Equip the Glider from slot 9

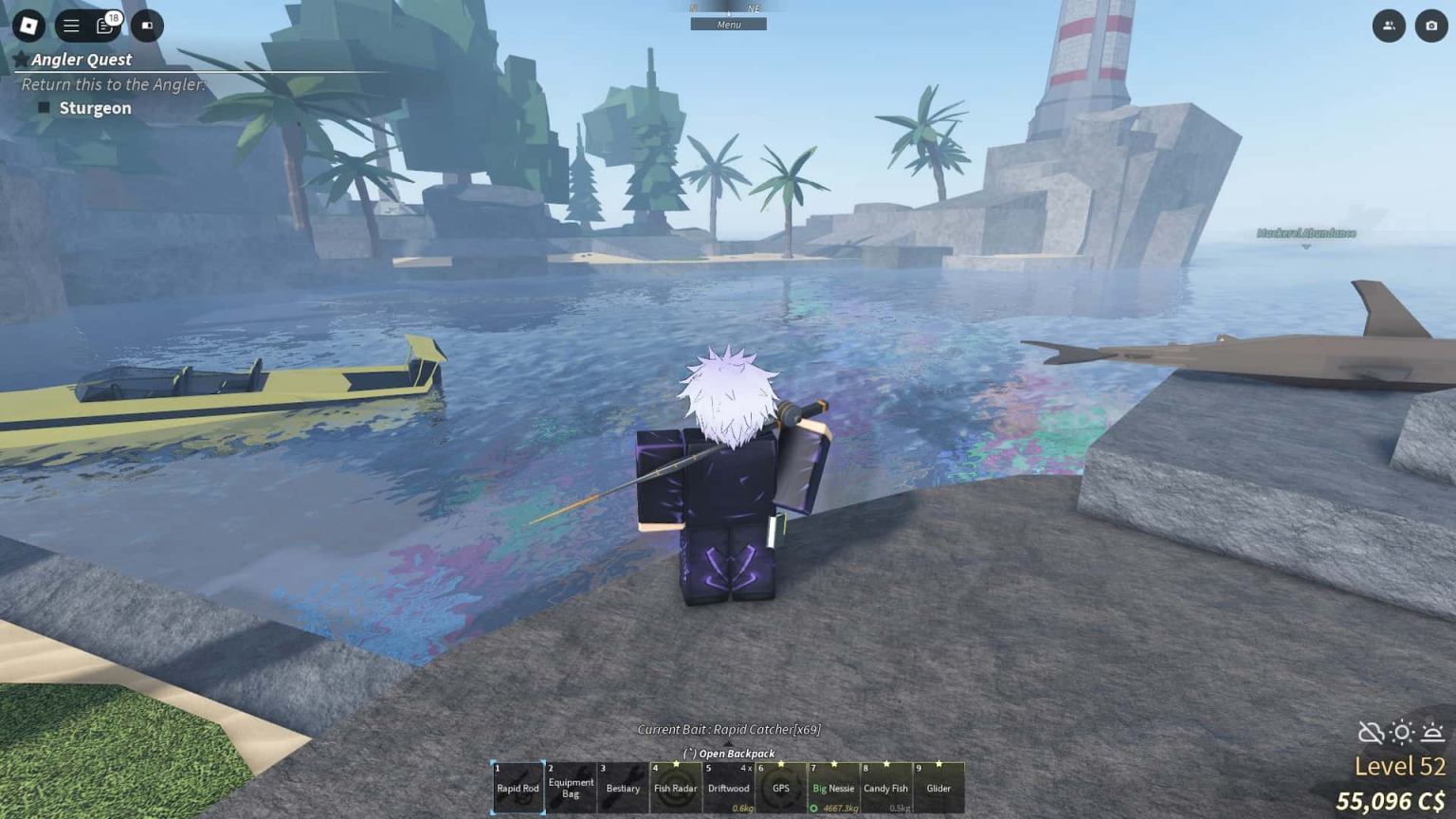tap(938, 788)
